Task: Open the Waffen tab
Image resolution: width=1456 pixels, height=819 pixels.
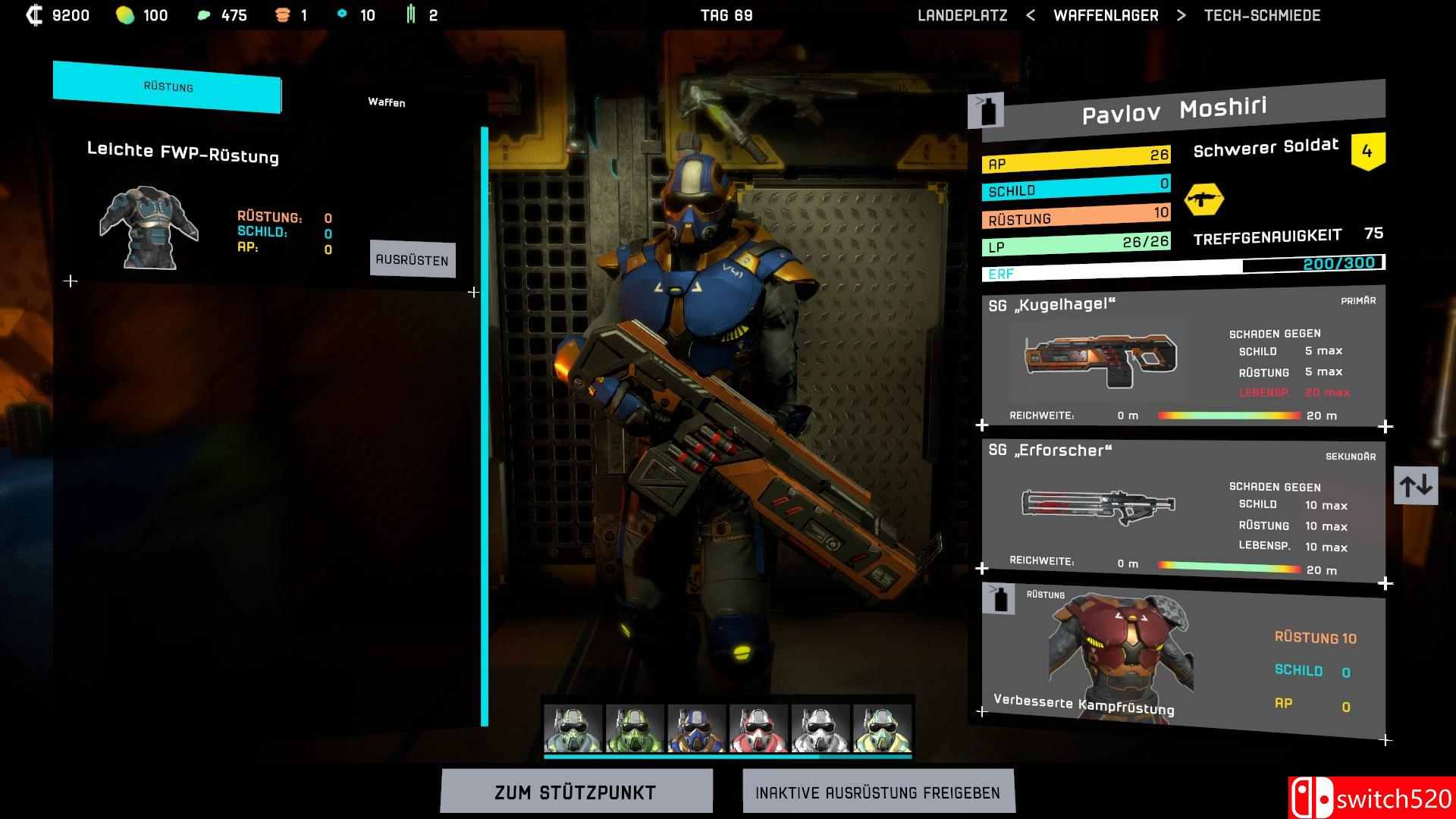Action: [386, 102]
